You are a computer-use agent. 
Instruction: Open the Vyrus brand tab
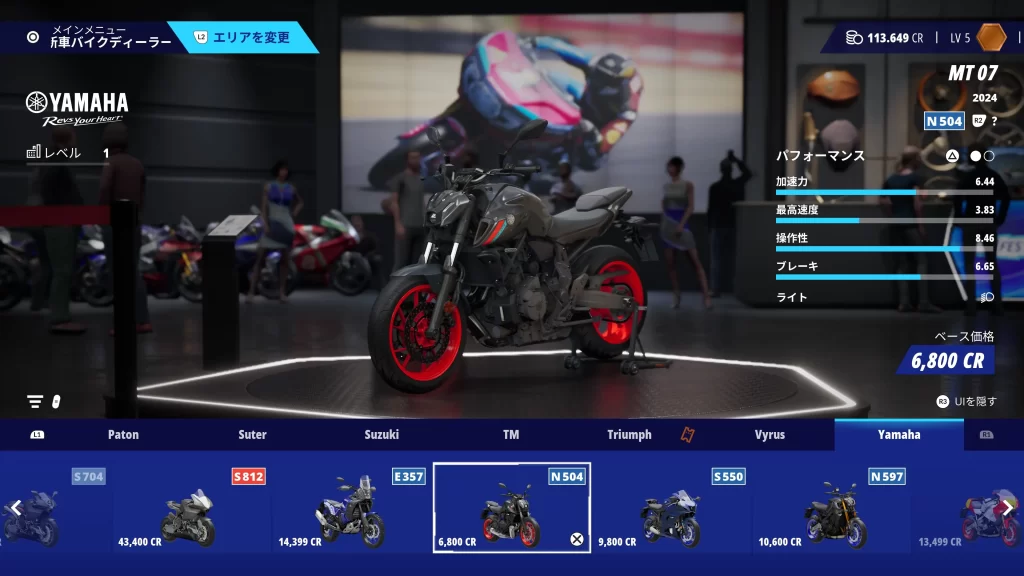click(x=769, y=435)
